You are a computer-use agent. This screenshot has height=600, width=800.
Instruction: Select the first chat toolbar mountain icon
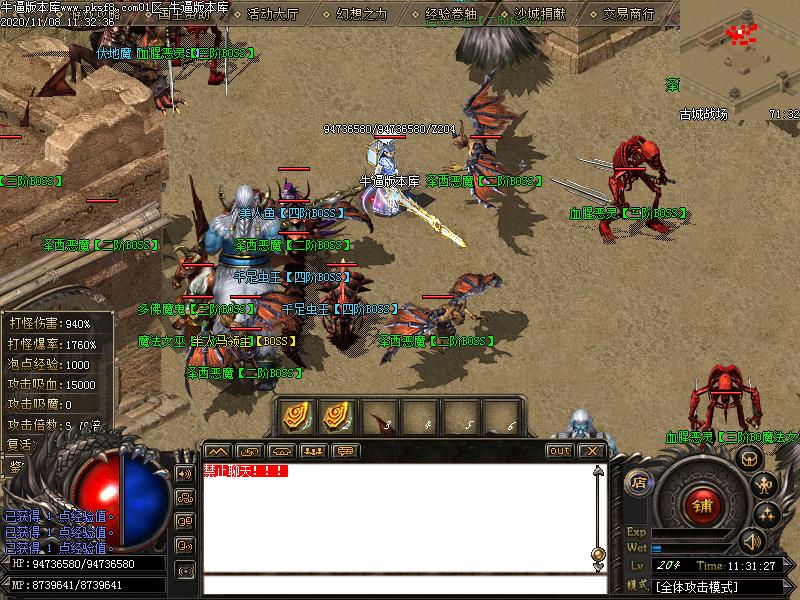pos(217,451)
